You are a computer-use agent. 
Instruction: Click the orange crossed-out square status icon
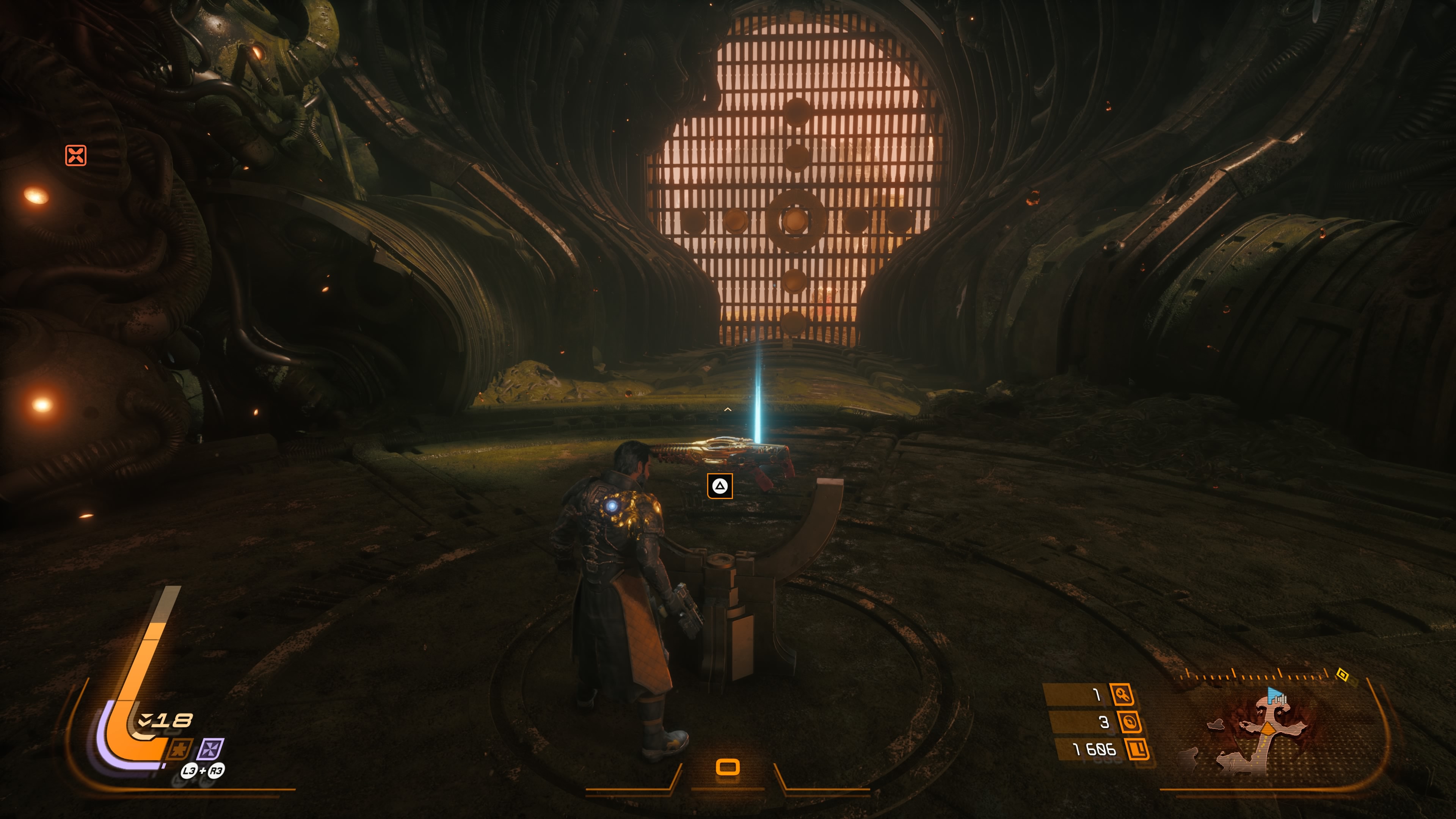(x=76, y=155)
